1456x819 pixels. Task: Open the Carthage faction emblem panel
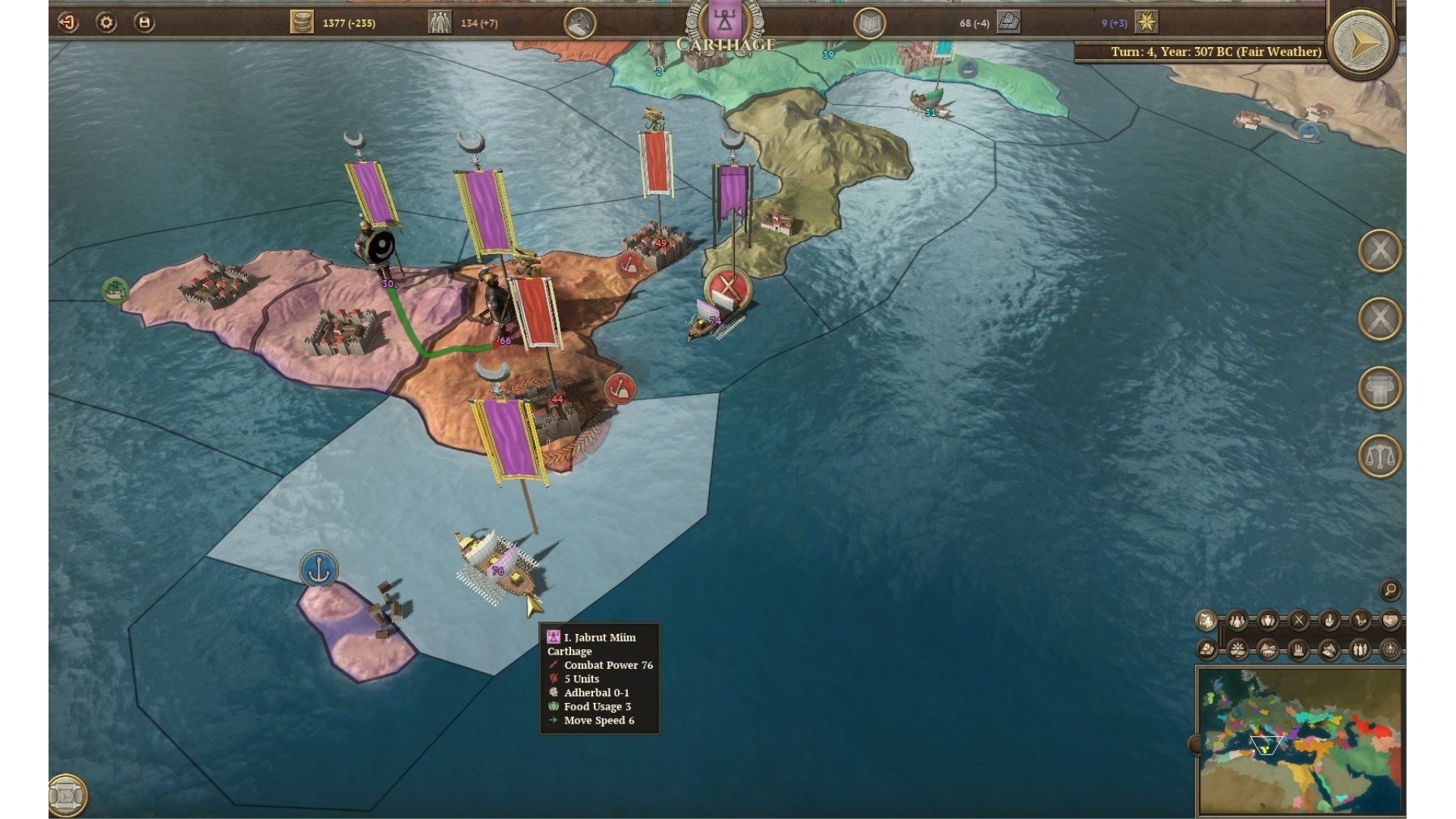[x=724, y=21]
